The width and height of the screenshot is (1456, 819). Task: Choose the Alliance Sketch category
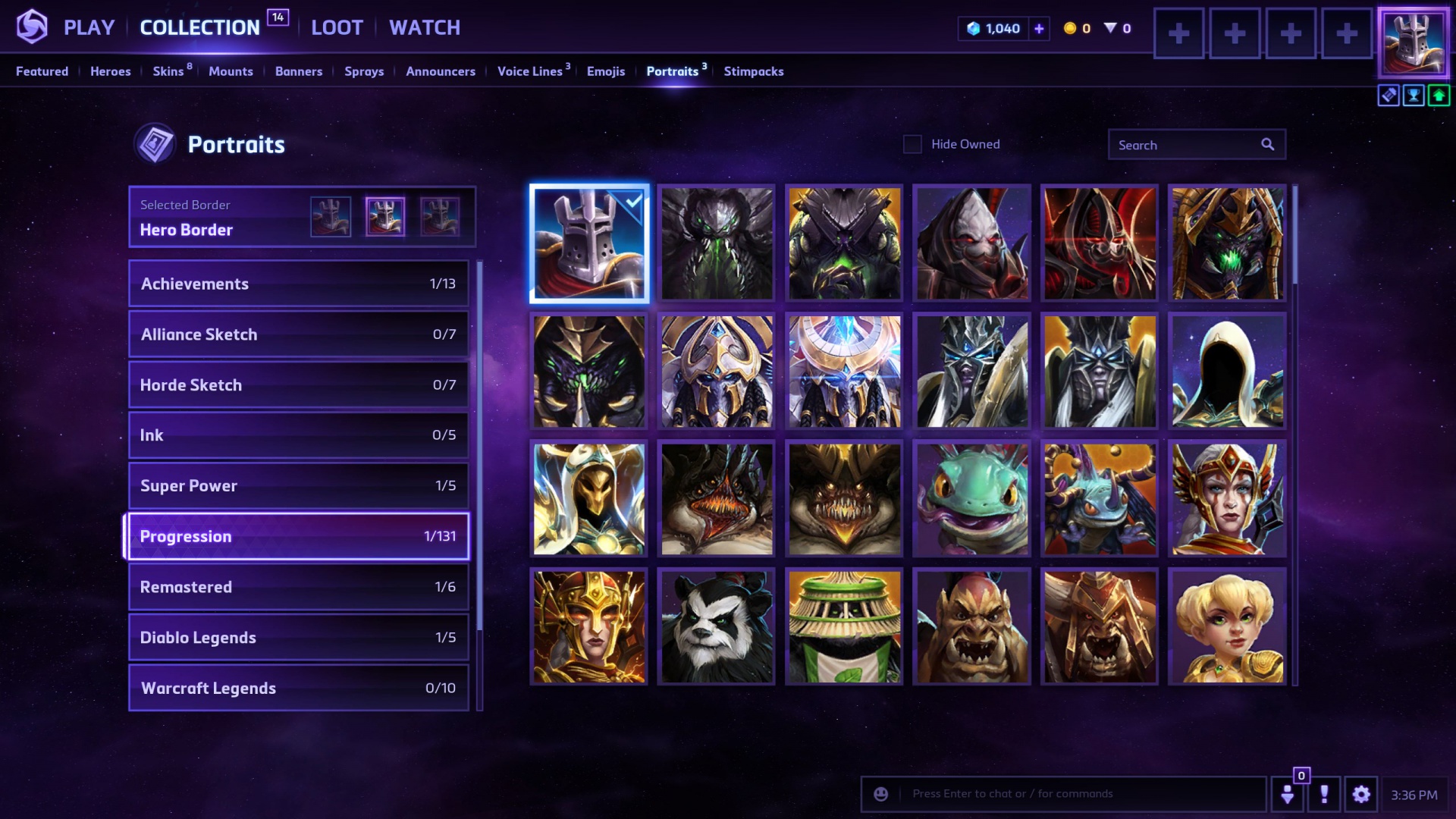[298, 334]
